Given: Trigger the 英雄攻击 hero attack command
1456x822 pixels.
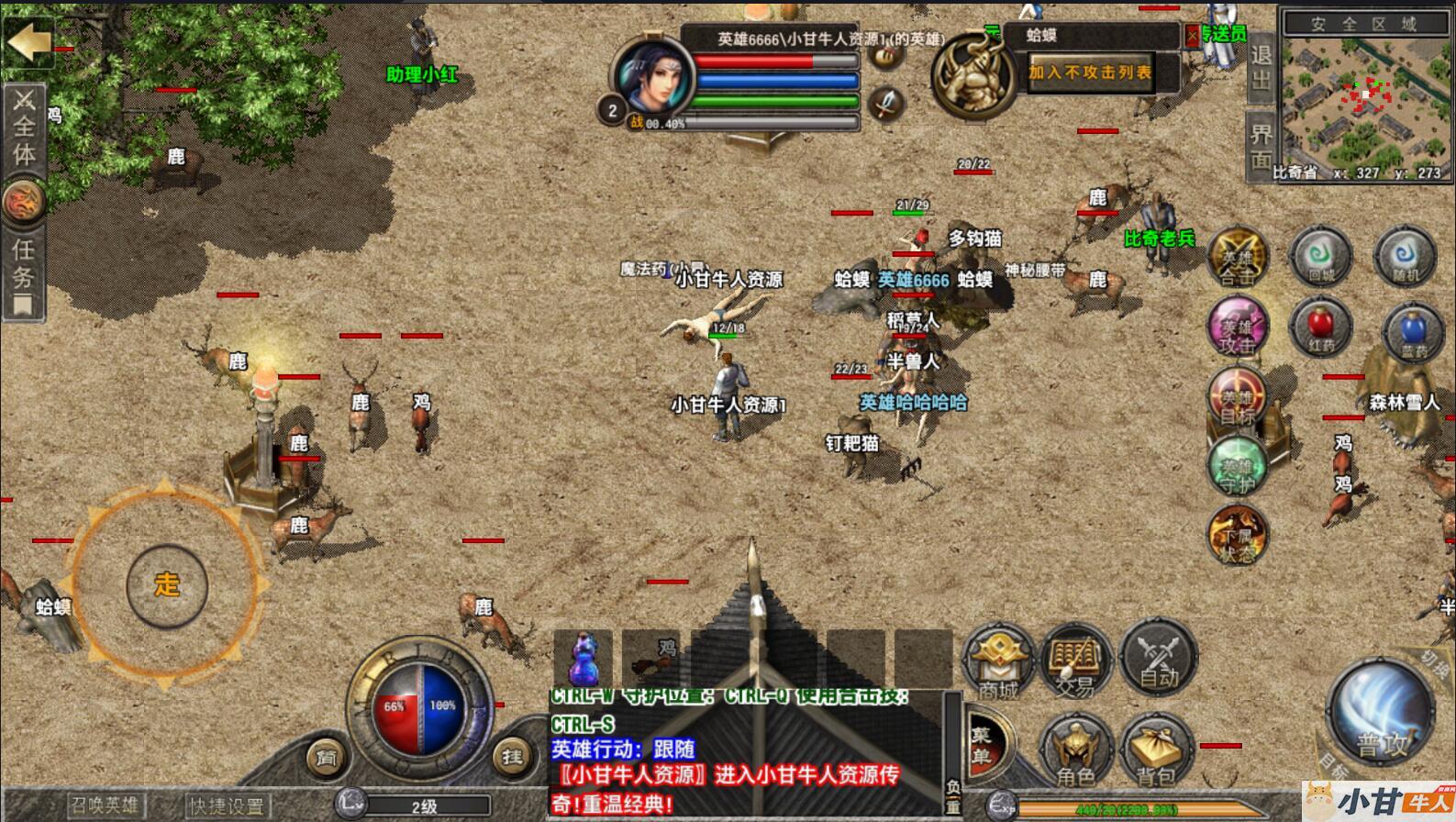Looking at the screenshot, I should [1237, 328].
